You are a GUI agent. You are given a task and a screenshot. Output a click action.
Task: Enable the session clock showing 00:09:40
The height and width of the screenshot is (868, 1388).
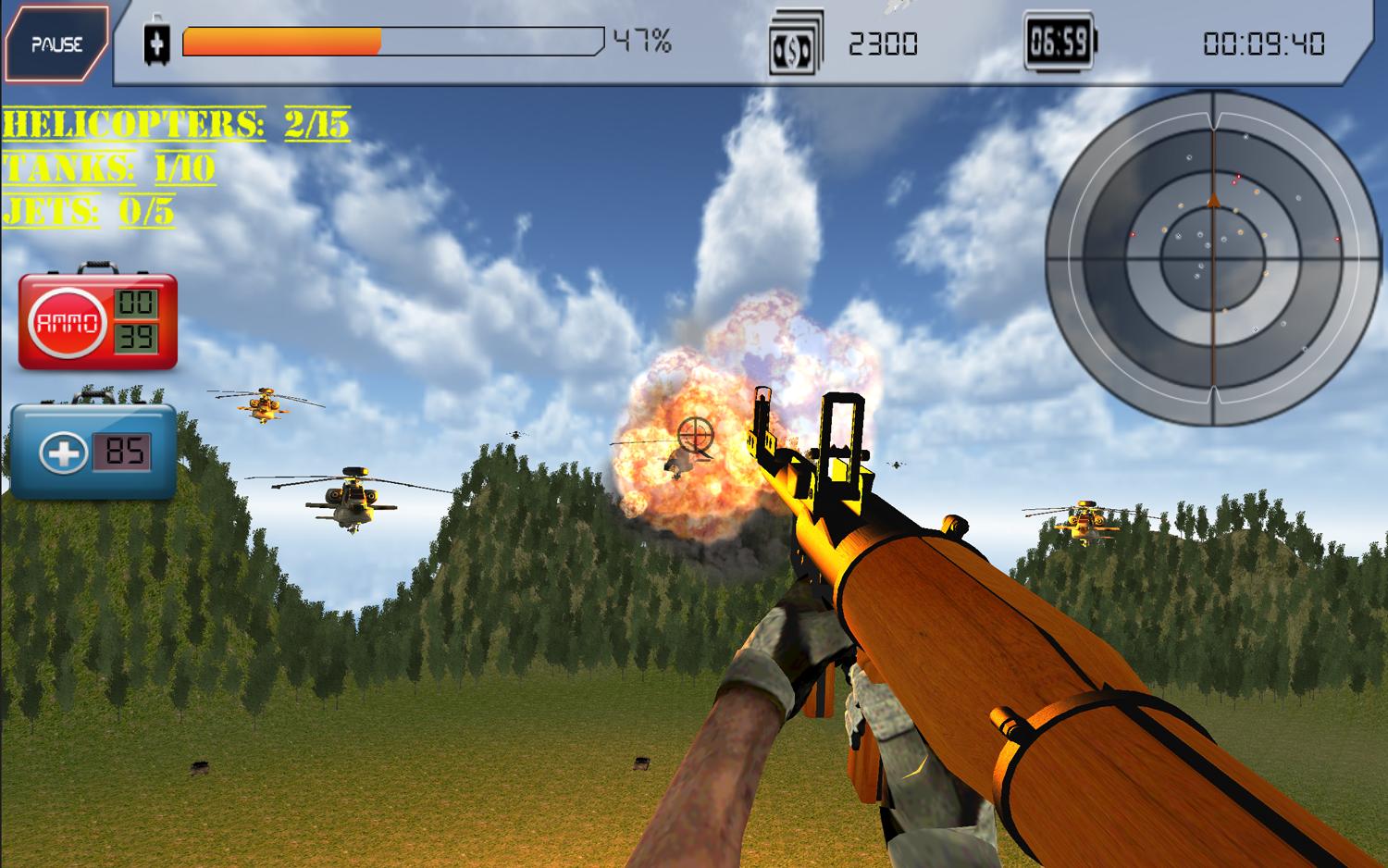[x=1266, y=41]
